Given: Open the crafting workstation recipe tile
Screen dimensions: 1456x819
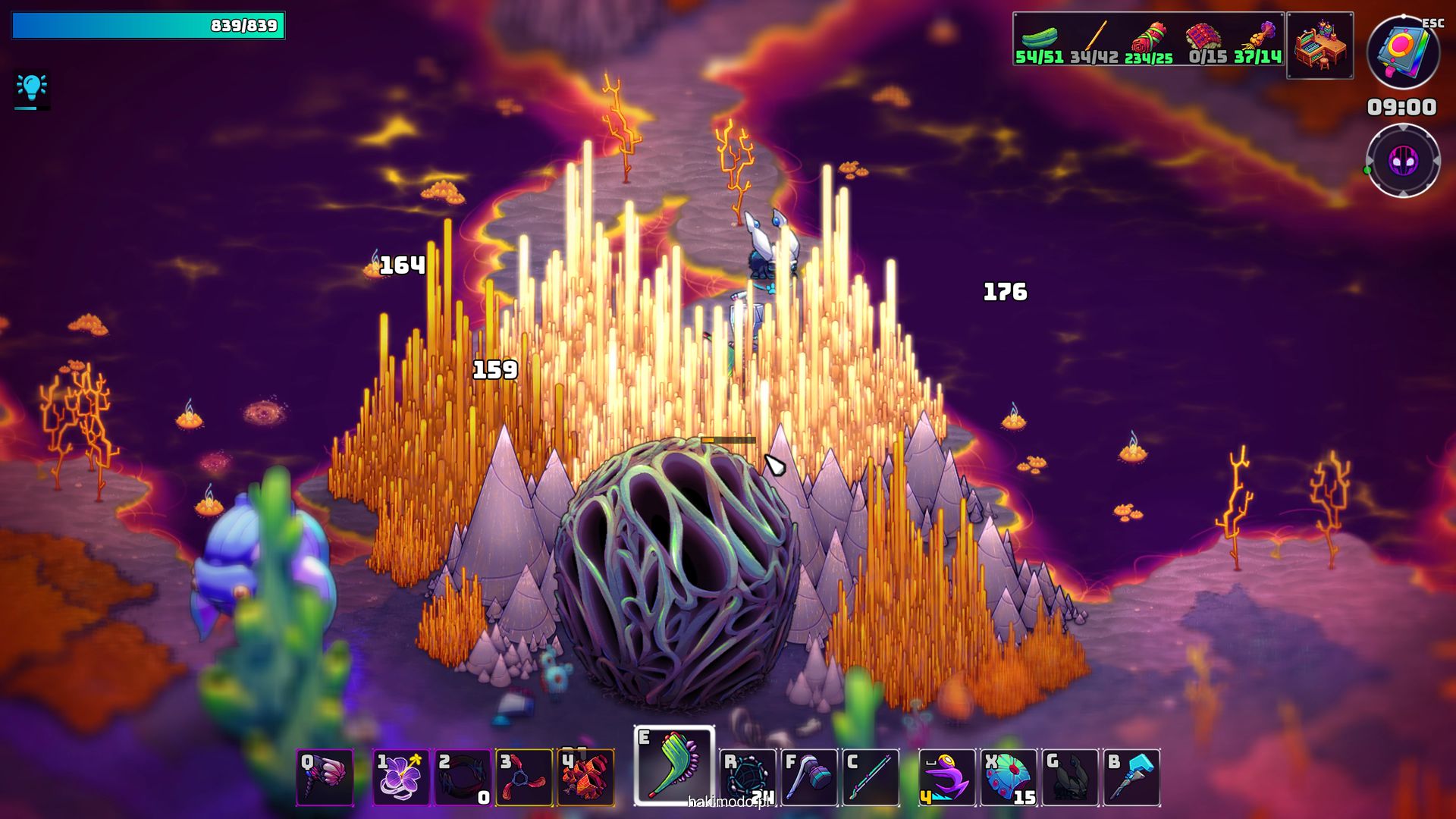Looking at the screenshot, I should [x=1319, y=45].
